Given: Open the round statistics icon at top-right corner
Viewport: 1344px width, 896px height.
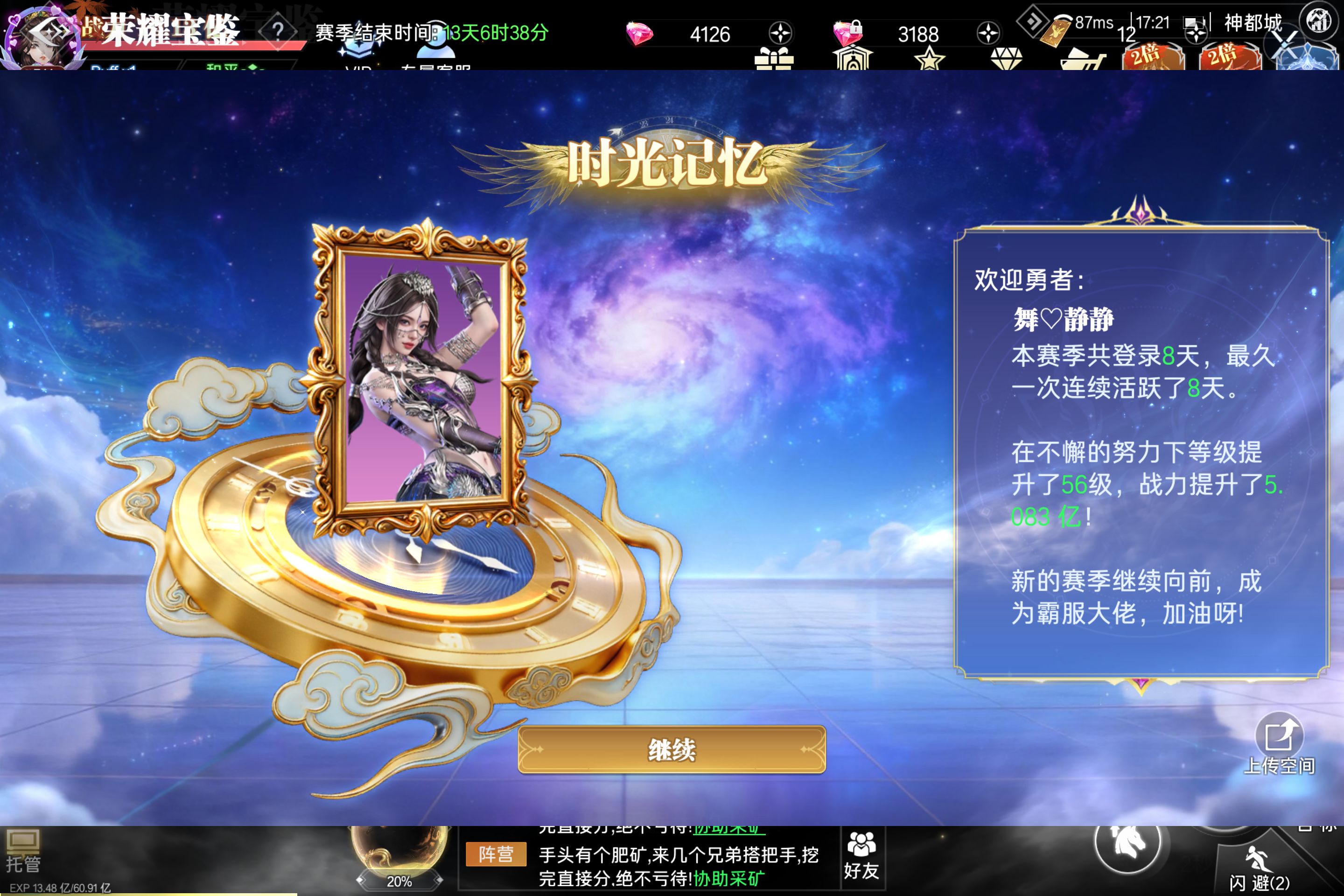Looking at the screenshot, I should tap(1318, 21).
